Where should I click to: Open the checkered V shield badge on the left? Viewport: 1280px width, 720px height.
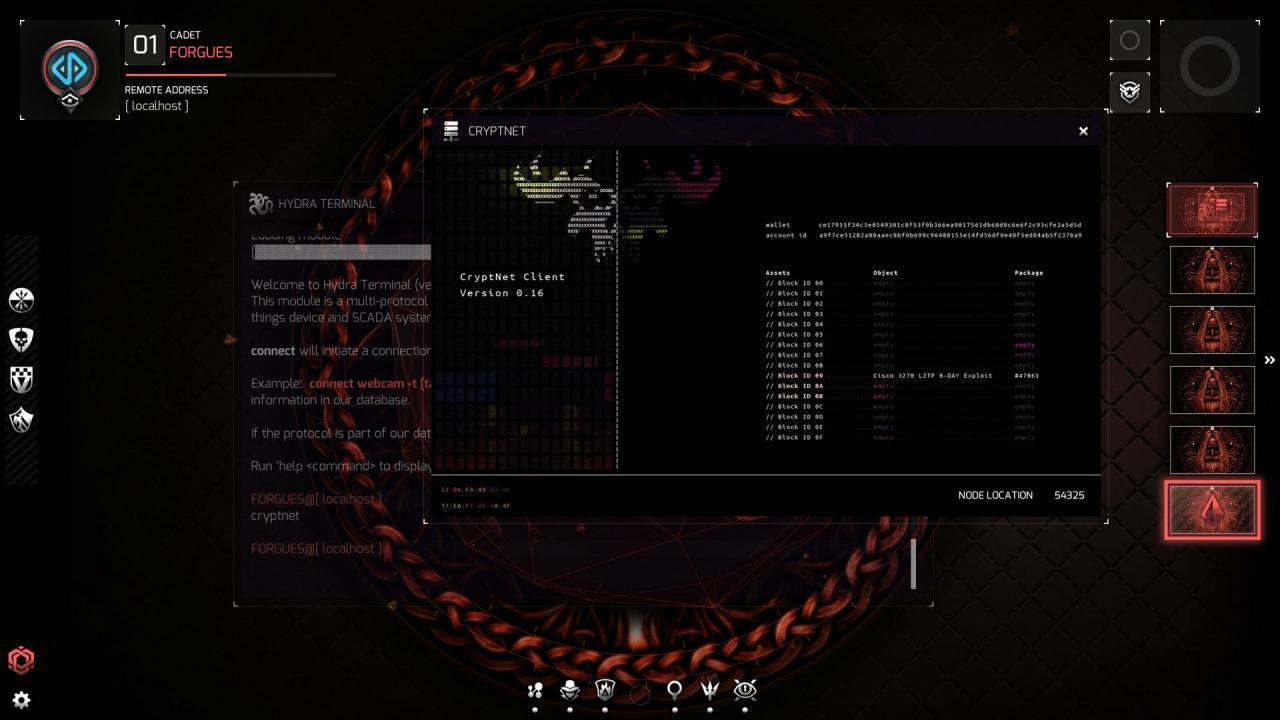click(21, 379)
